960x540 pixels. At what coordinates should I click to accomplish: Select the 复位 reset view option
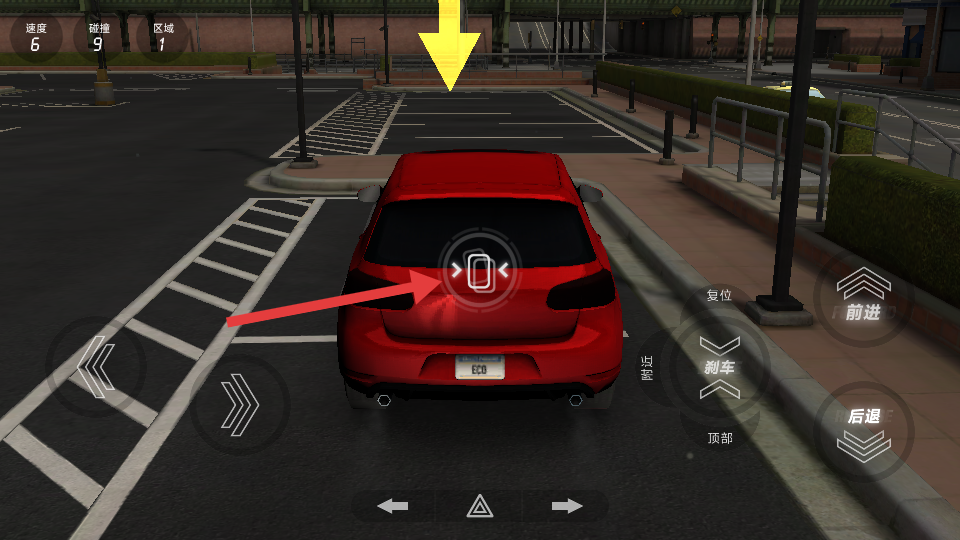[x=719, y=296]
